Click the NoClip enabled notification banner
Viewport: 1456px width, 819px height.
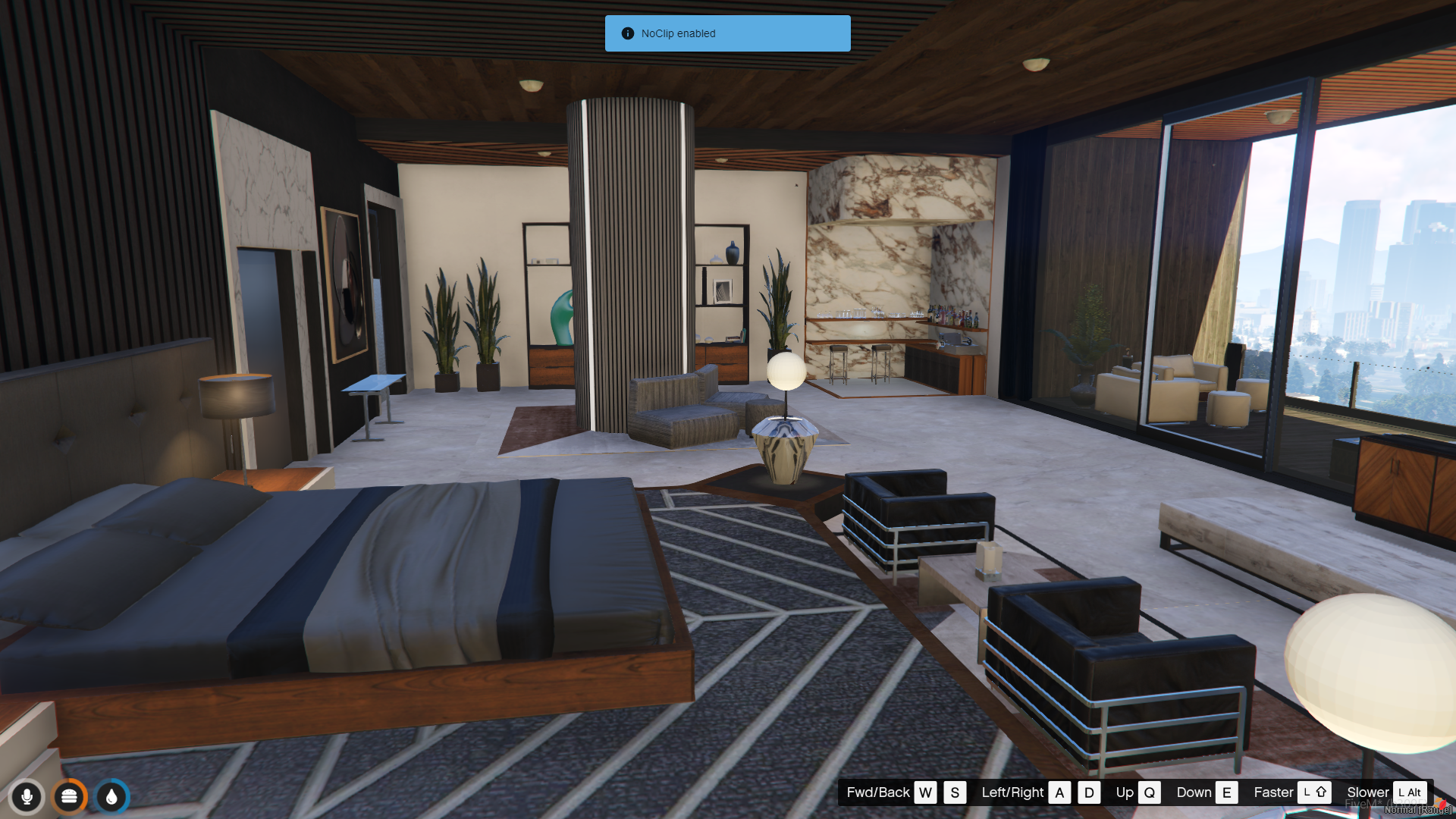click(x=727, y=33)
